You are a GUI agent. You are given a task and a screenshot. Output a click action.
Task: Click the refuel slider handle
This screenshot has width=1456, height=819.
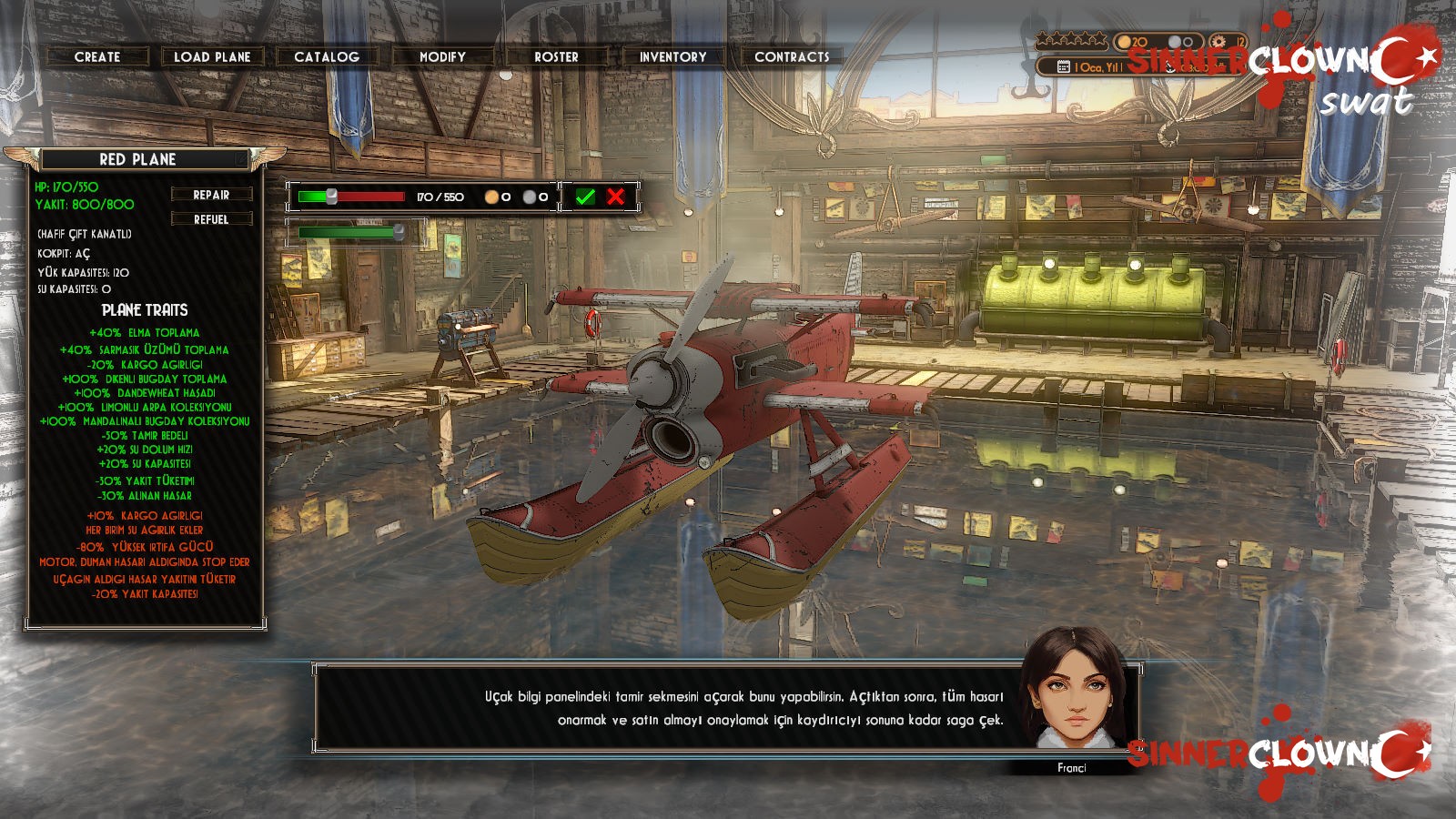tap(399, 232)
